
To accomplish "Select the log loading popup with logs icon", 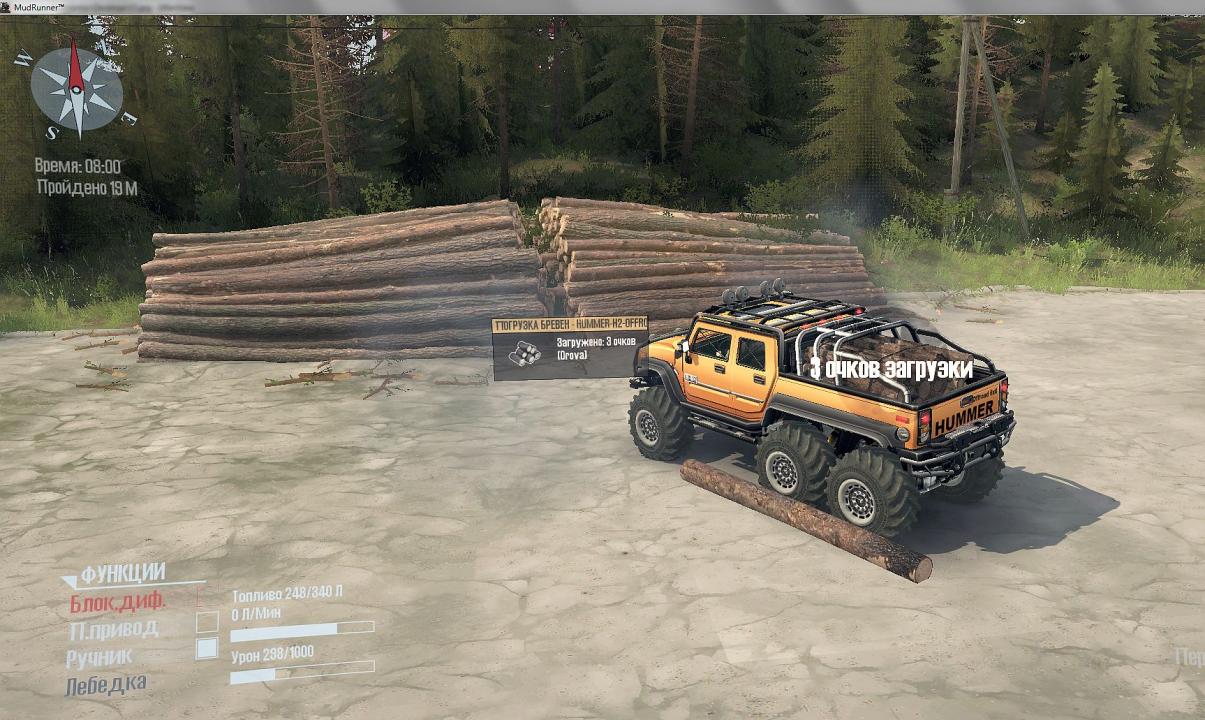I will coord(569,349).
